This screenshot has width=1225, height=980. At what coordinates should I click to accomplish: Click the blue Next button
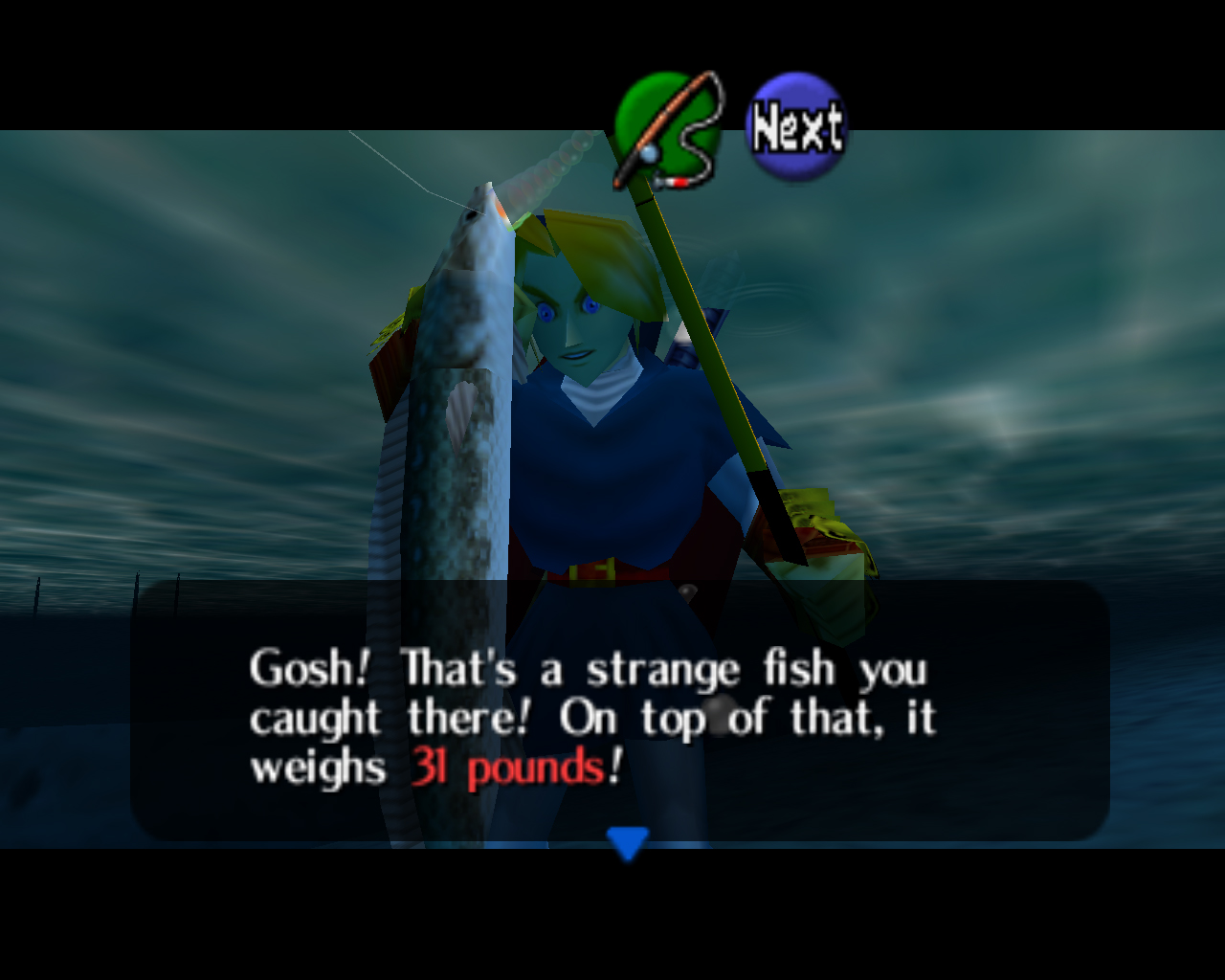[x=796, y=127]
